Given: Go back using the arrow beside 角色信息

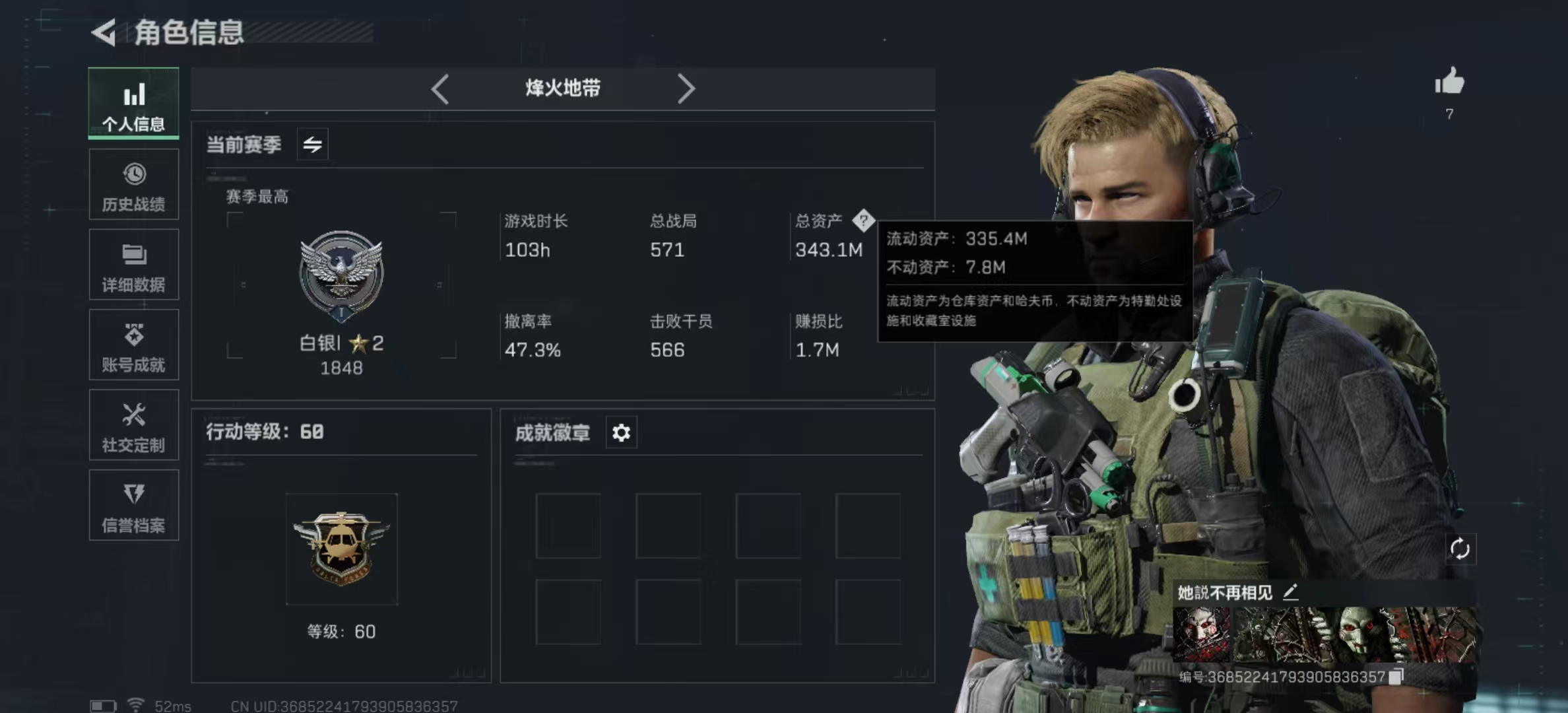Looking at the screenshot, I should 104,32.
